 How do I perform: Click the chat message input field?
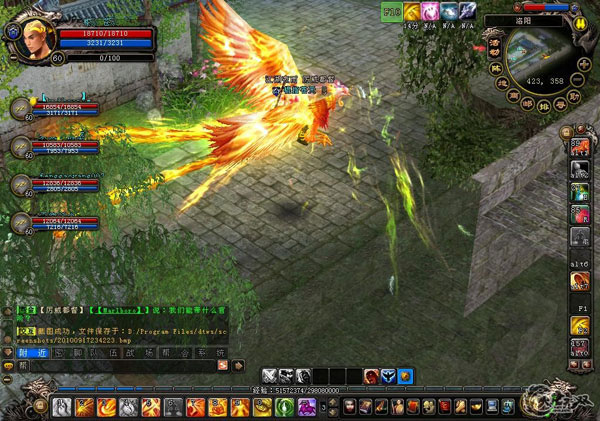(120, 366)
